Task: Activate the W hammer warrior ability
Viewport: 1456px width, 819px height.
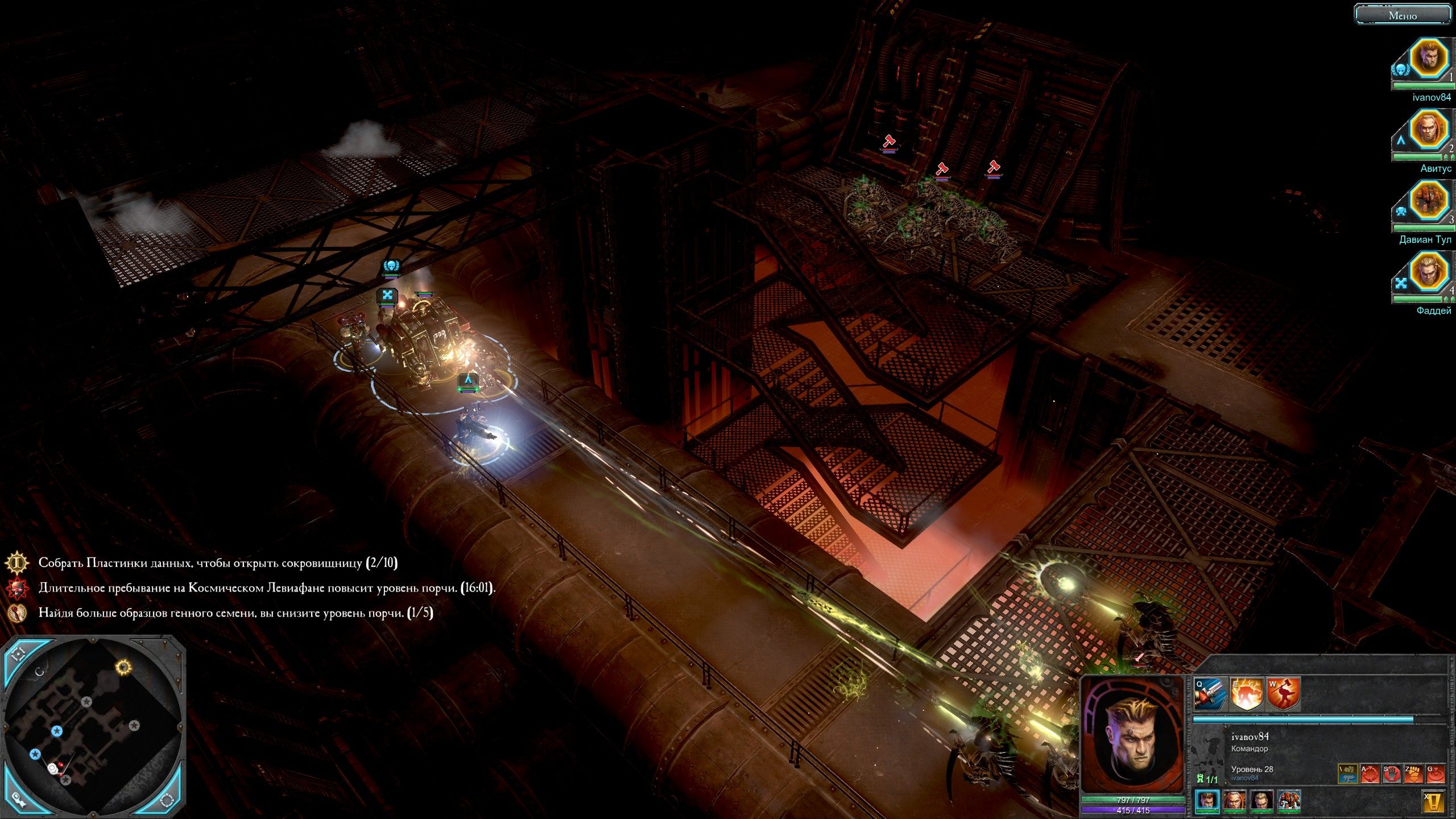Action: [x=1283, y=694]
